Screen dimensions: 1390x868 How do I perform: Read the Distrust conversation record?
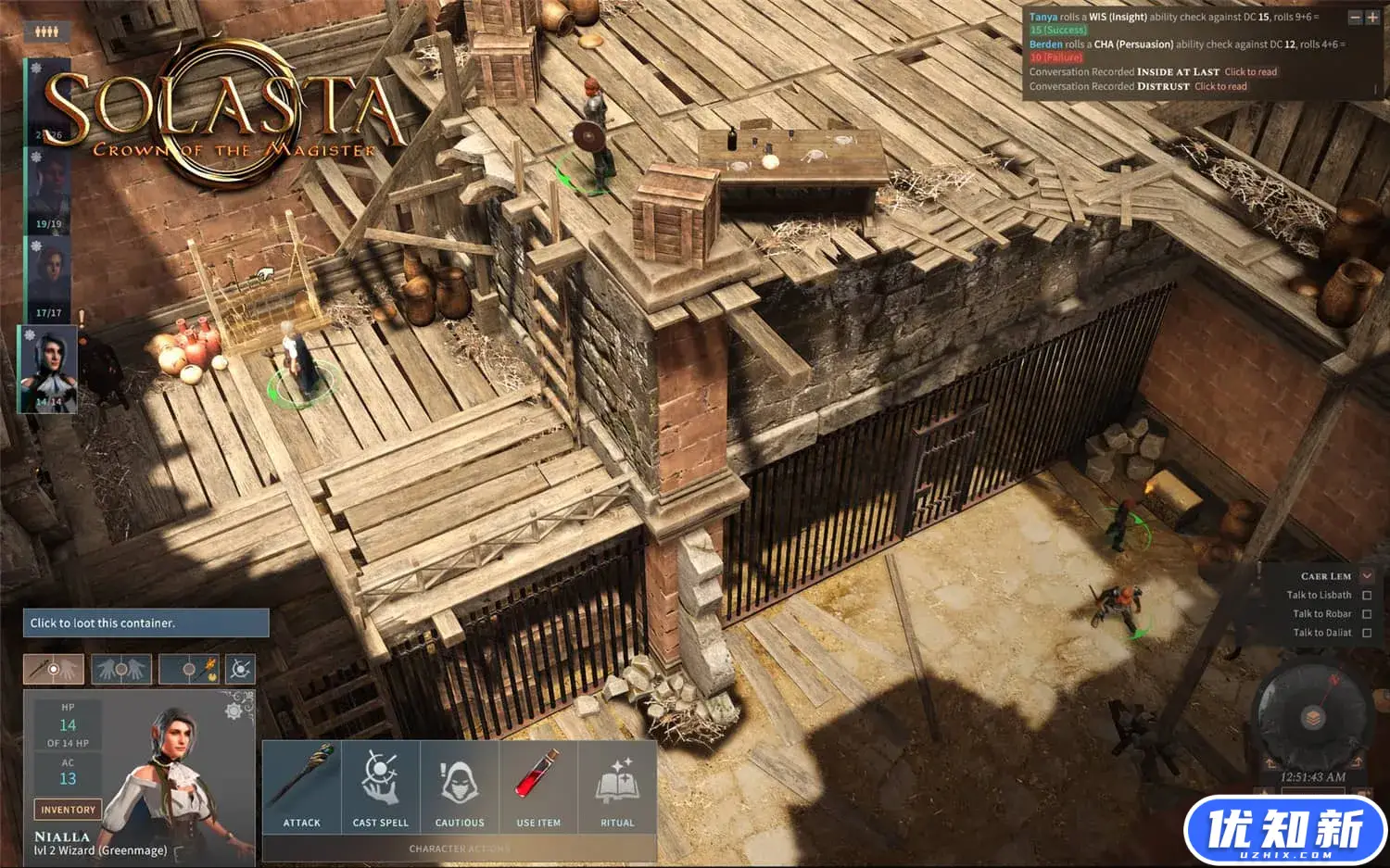click(x=1220, y=87)
